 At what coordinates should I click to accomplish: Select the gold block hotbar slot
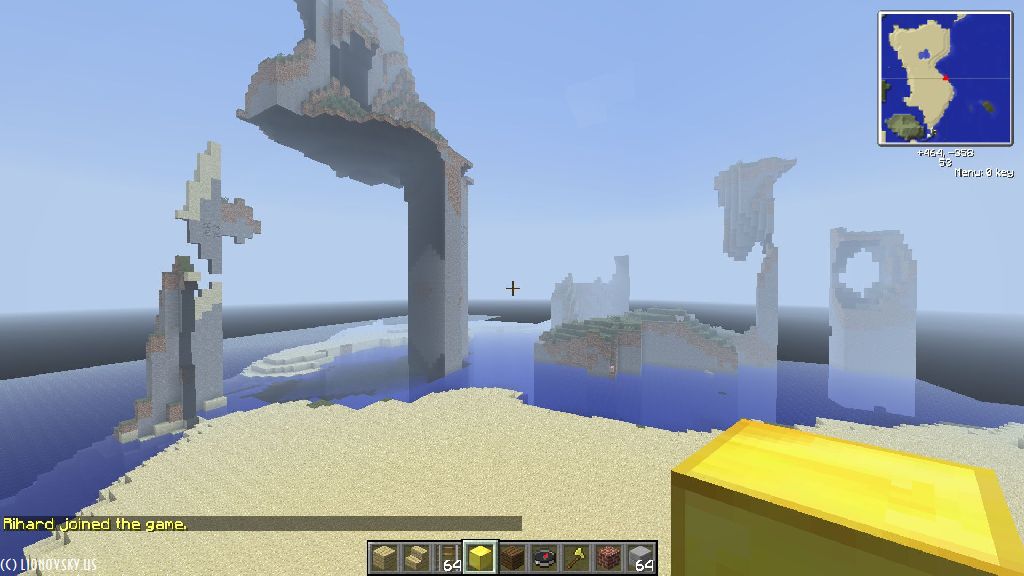tap(480, 557)
